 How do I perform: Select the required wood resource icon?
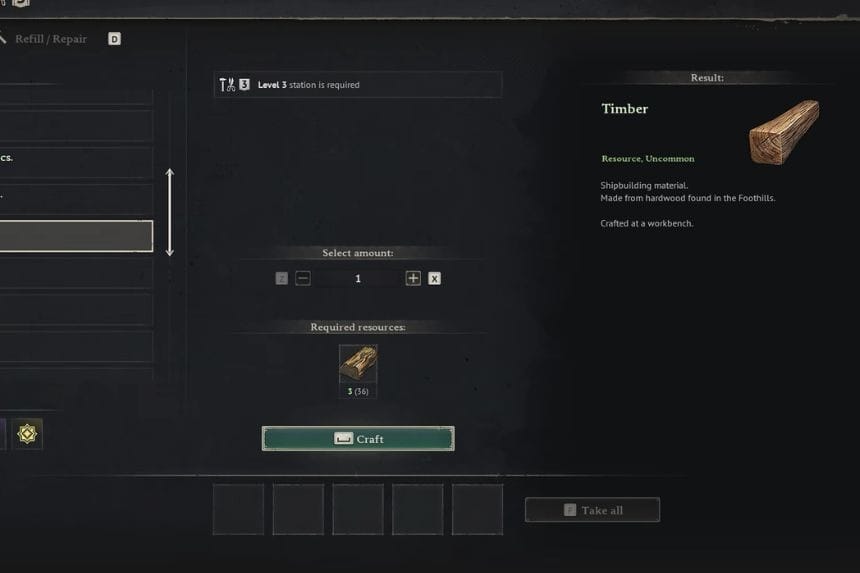tap(358, 364)
